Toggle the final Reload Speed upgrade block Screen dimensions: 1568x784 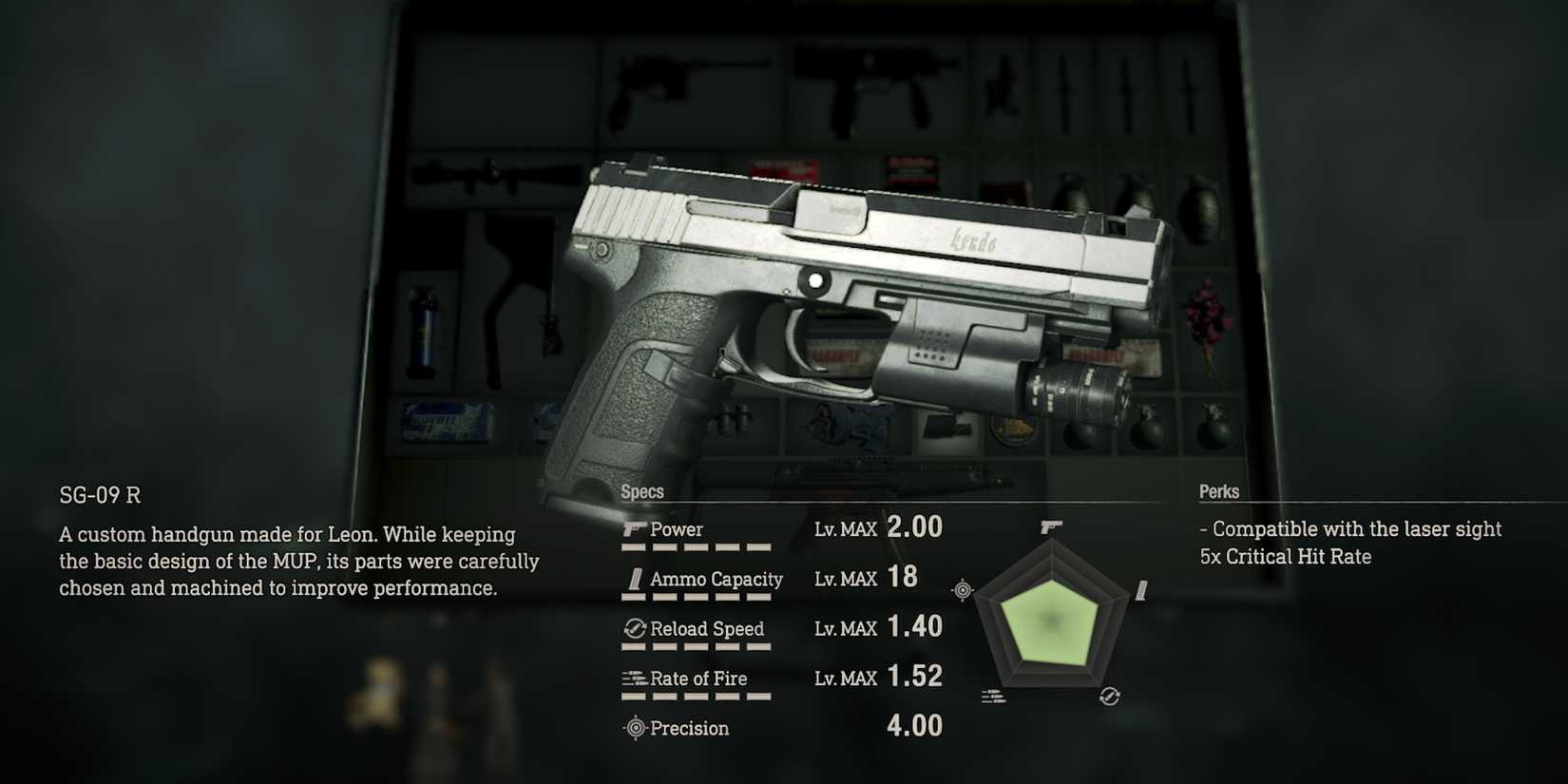coord(757,646)
